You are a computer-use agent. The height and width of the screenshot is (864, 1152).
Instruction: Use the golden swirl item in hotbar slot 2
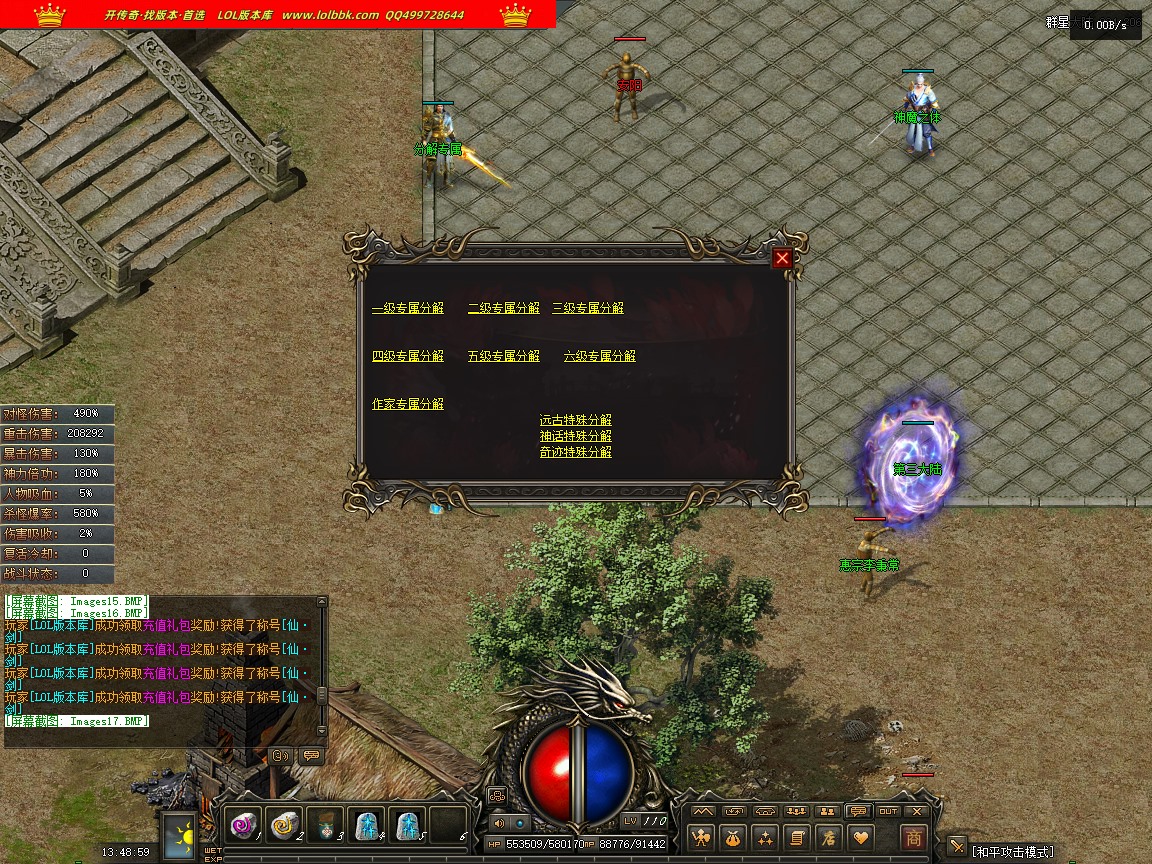(x=285, y=825)
